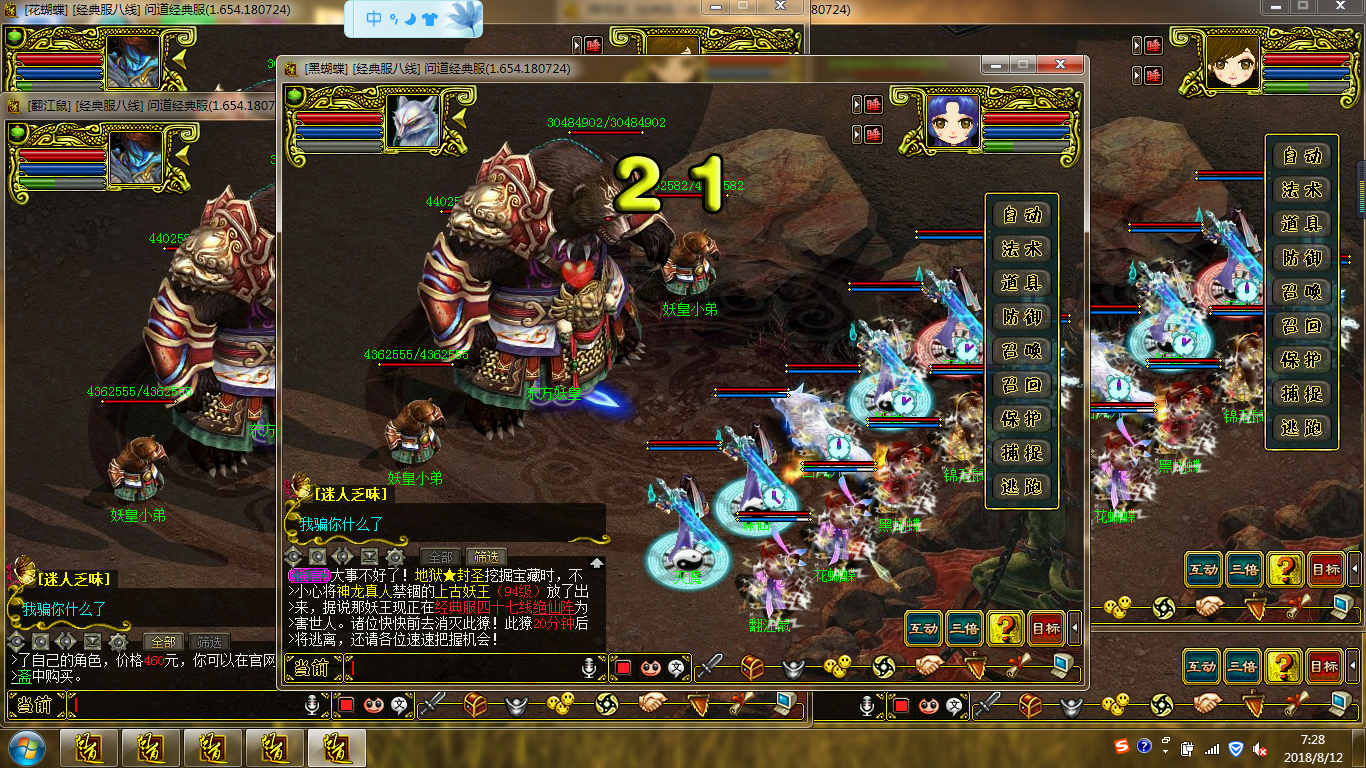Select the brown-haired girl portrait
The image size is (1366, 768).
[x=1231, y=62]
